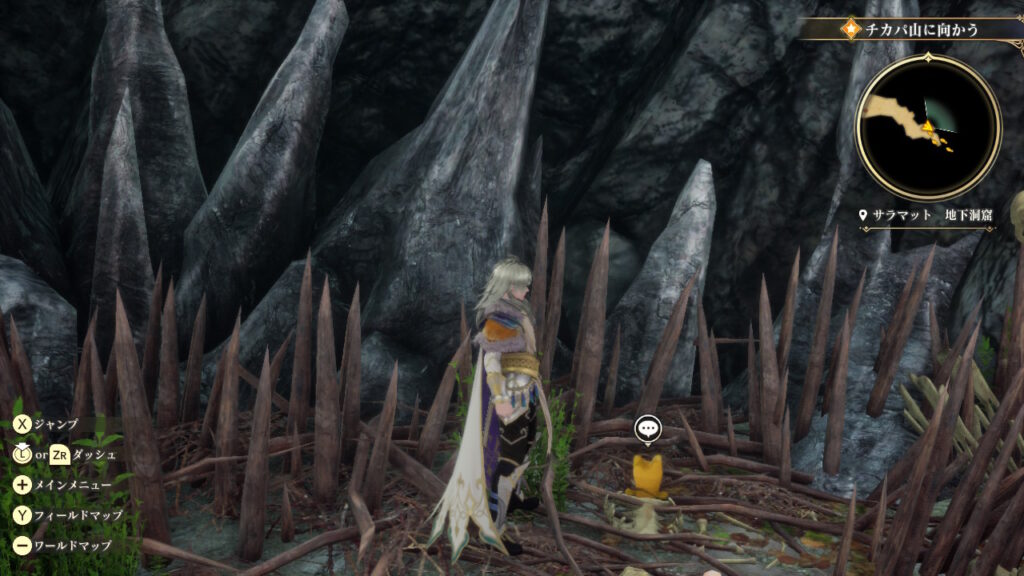Select the speech bubble talk icon

pos(648,430)
